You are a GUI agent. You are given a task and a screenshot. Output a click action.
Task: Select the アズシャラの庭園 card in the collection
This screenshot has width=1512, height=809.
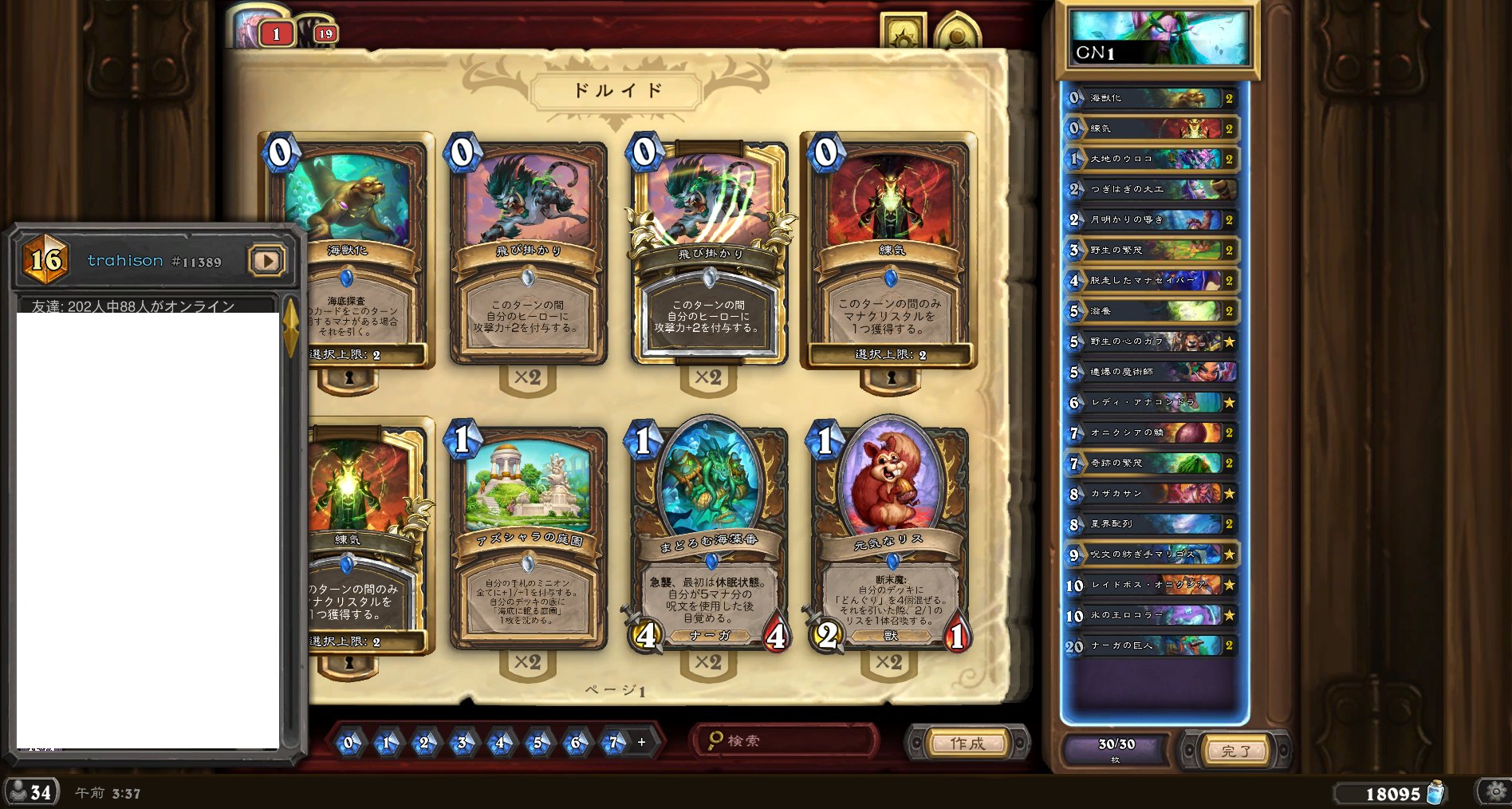pyautogui.click(x=527, y=535)
